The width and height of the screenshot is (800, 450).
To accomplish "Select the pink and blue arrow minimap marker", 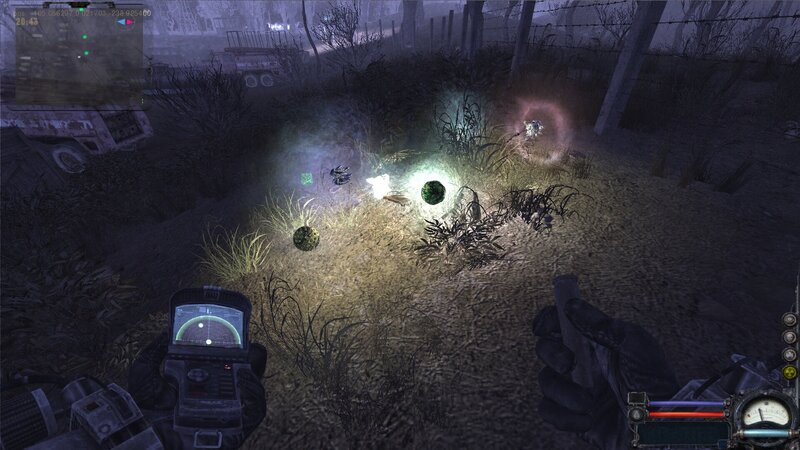I will (127, 22).
